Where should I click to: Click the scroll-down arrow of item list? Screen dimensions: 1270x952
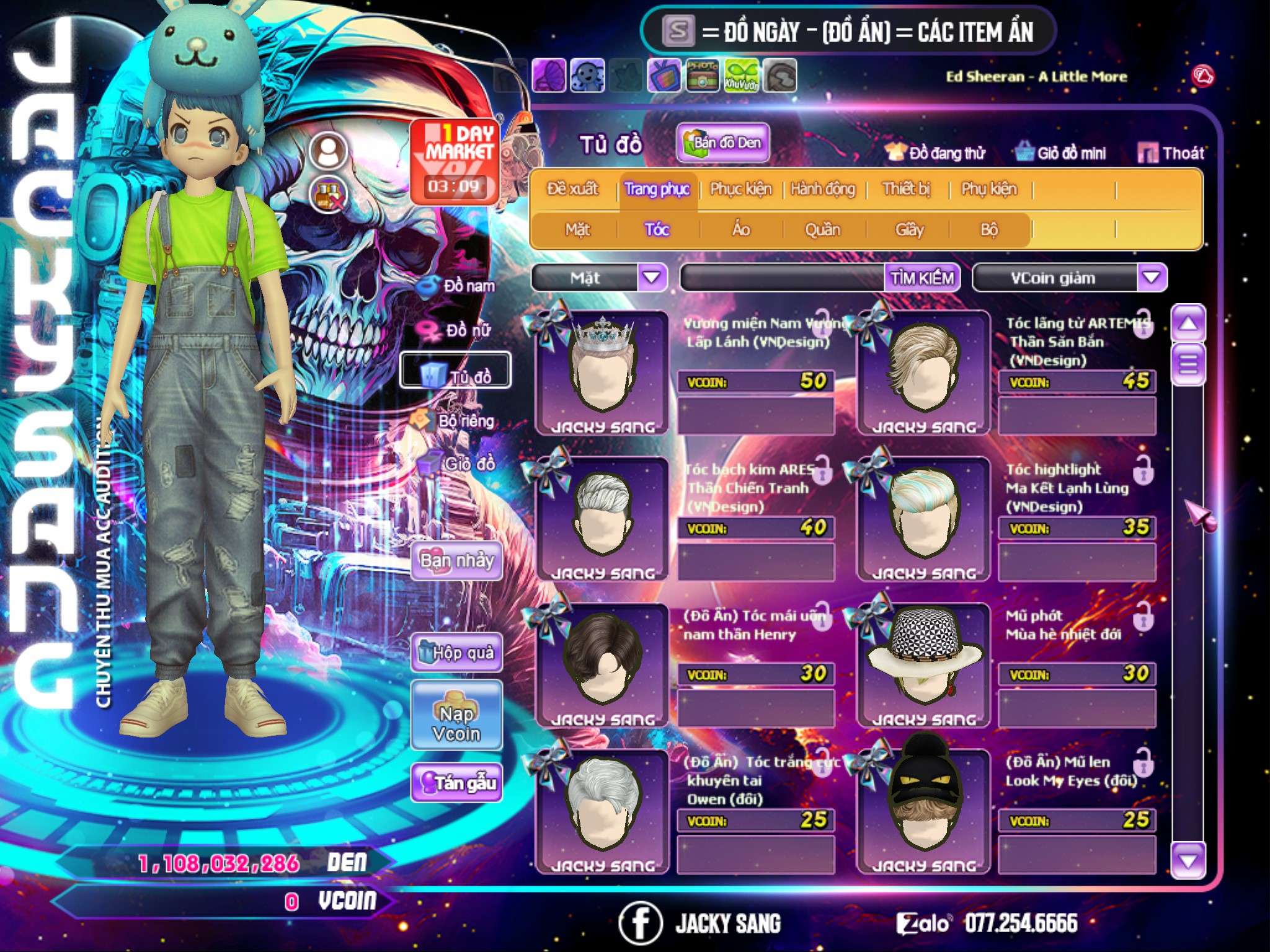point(1188,861)
